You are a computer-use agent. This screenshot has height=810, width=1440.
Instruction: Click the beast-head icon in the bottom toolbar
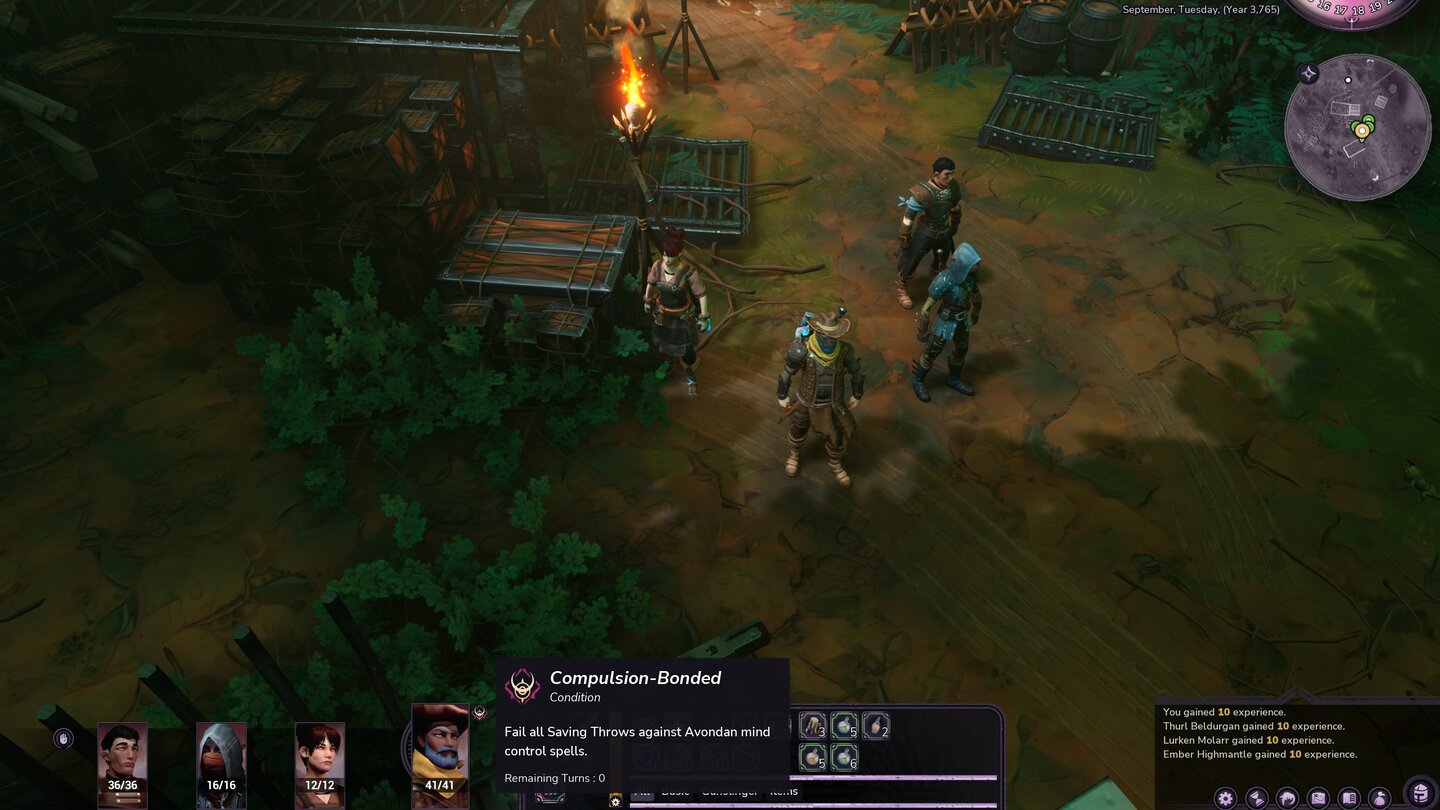(x=1286, y=797)
